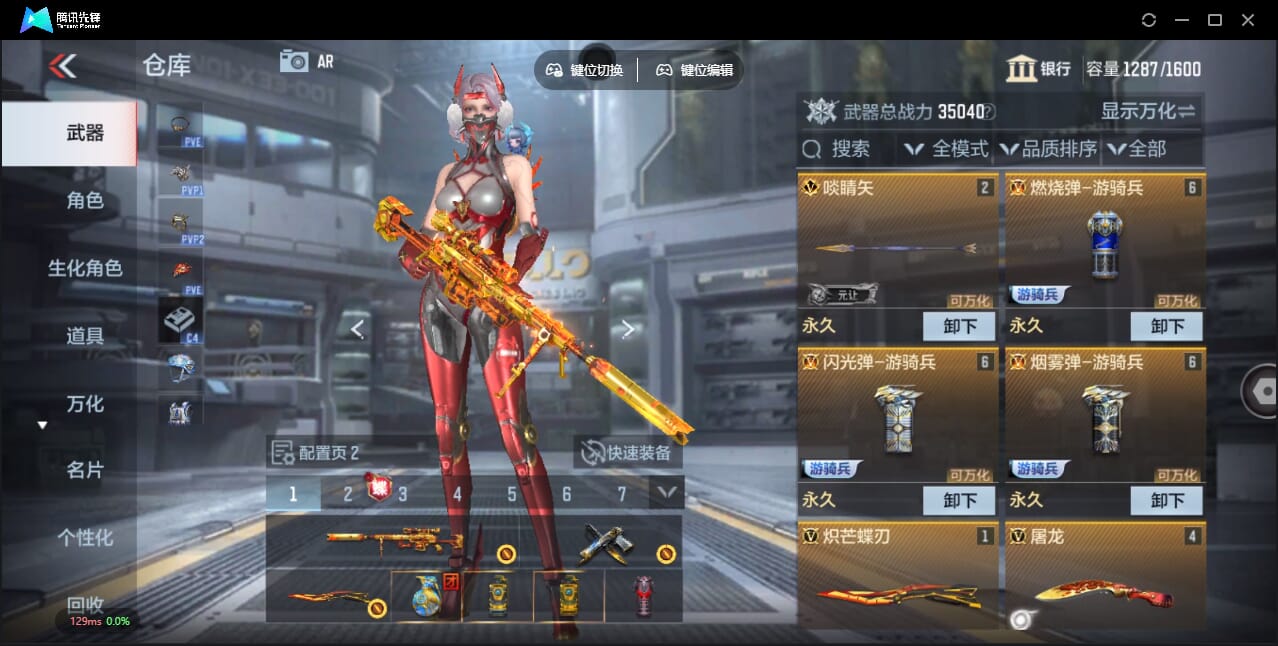Unequip 燃烧弹-游骑兵 with its 卸下 button

pyautogui.click(x=1166, y=326)
